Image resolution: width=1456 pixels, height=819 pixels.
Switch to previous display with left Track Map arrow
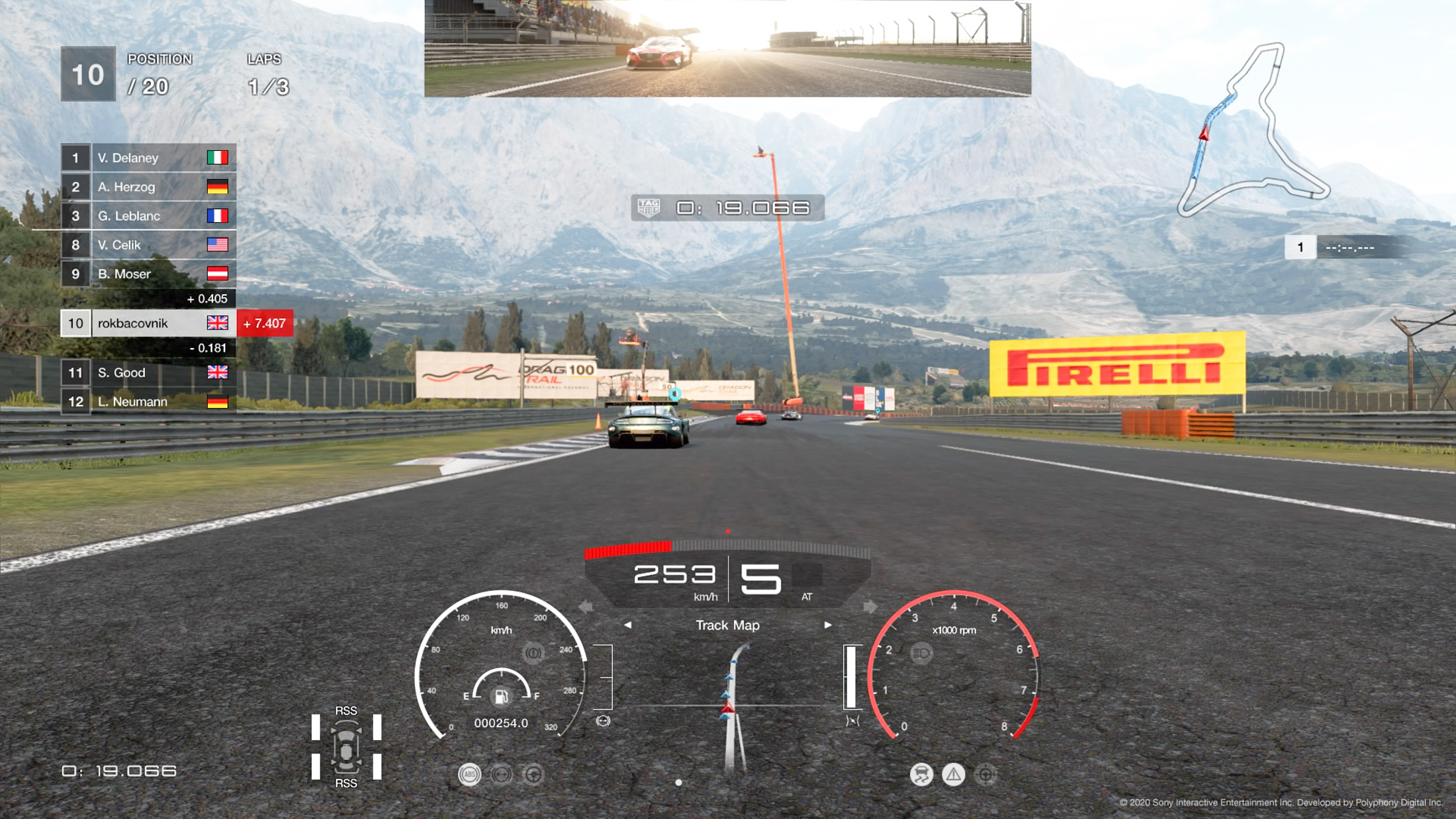[x=627, y=625]
